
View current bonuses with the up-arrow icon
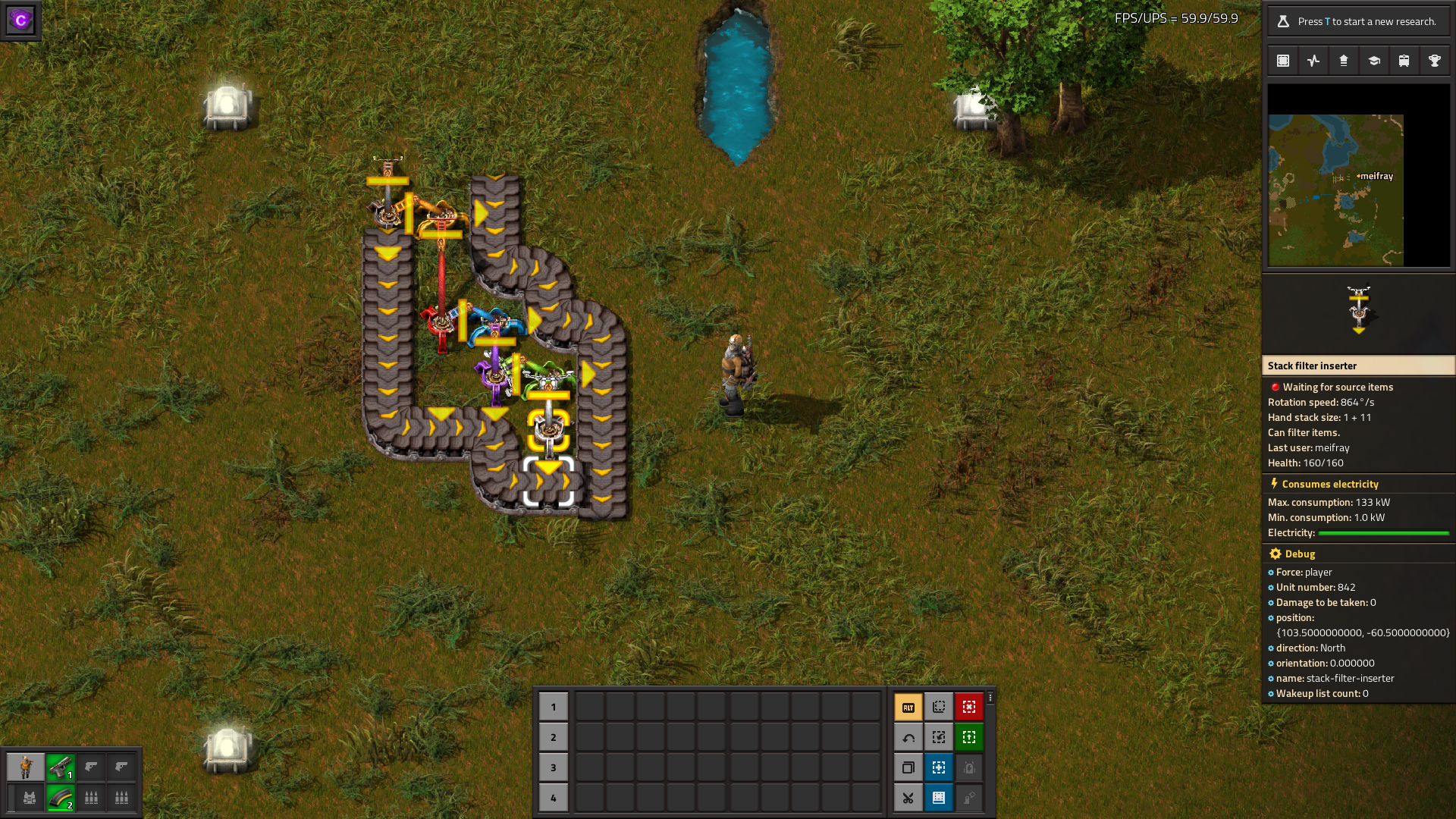pyautogui.click(x=1343, y=60)
